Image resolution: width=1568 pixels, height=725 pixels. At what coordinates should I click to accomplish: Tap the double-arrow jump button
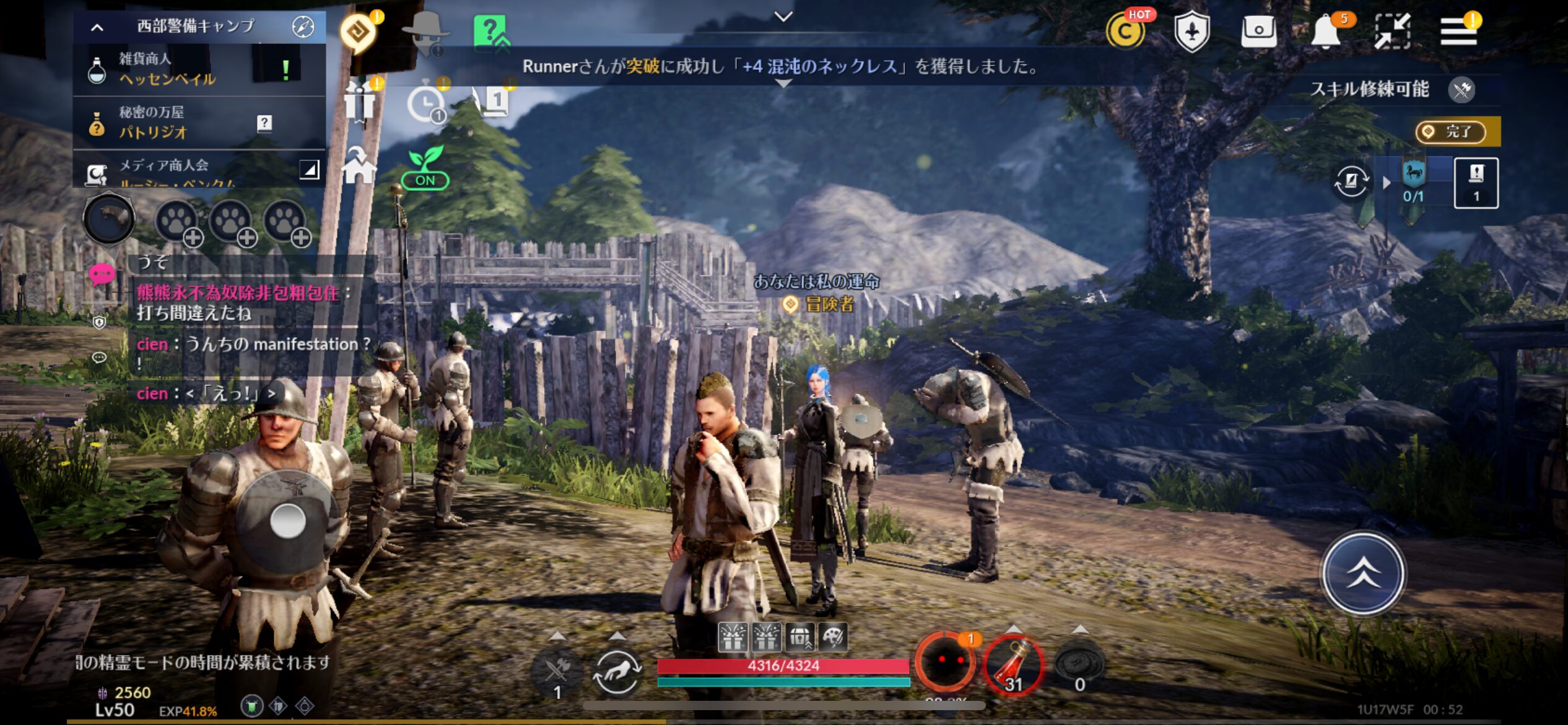point(1363,573)
